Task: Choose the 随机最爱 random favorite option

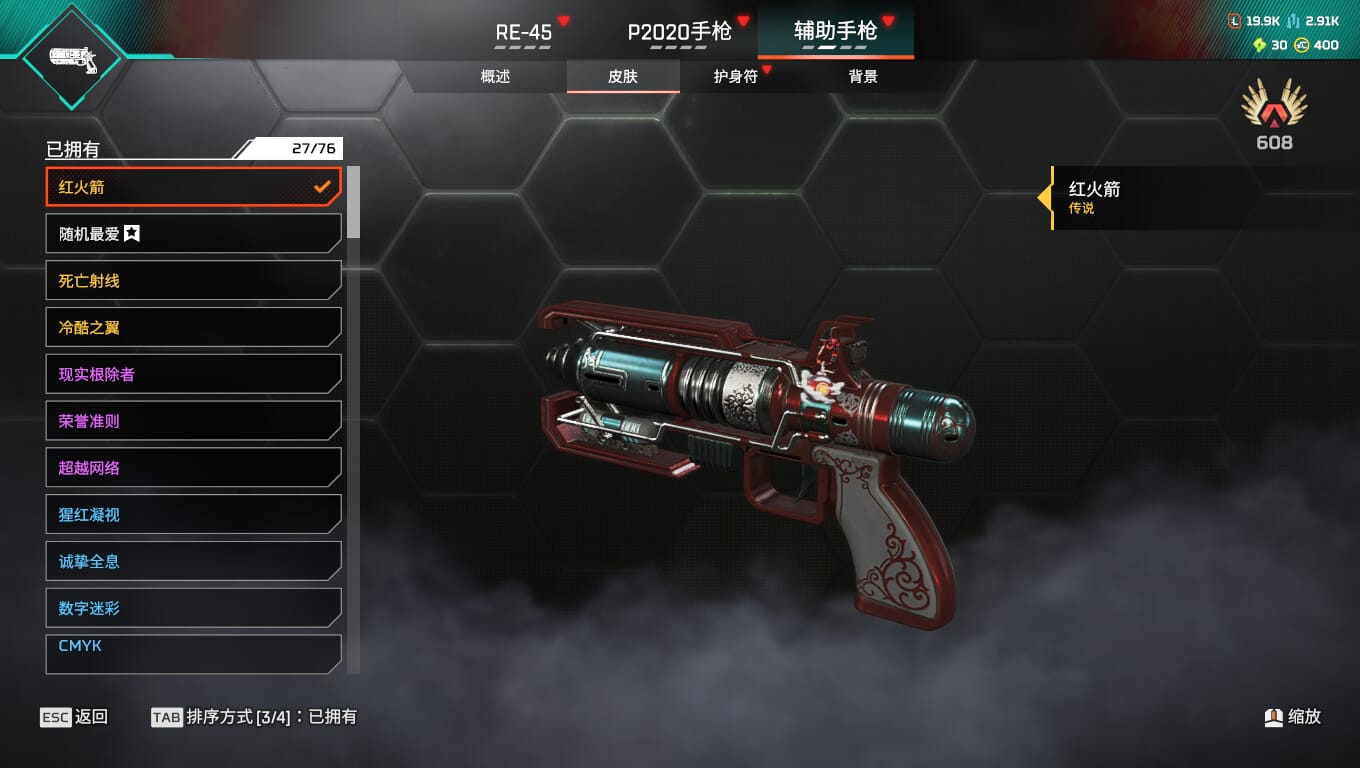Action: coord(193,234)
